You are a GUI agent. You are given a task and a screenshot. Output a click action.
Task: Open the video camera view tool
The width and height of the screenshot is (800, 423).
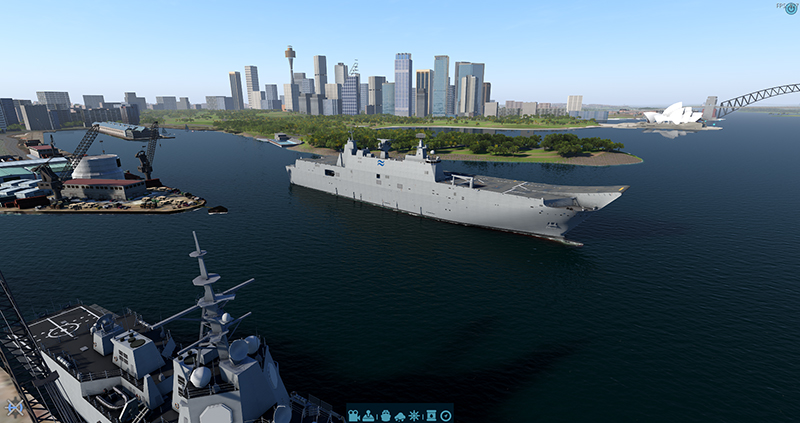pyautogui.click(x=354, y=415)
